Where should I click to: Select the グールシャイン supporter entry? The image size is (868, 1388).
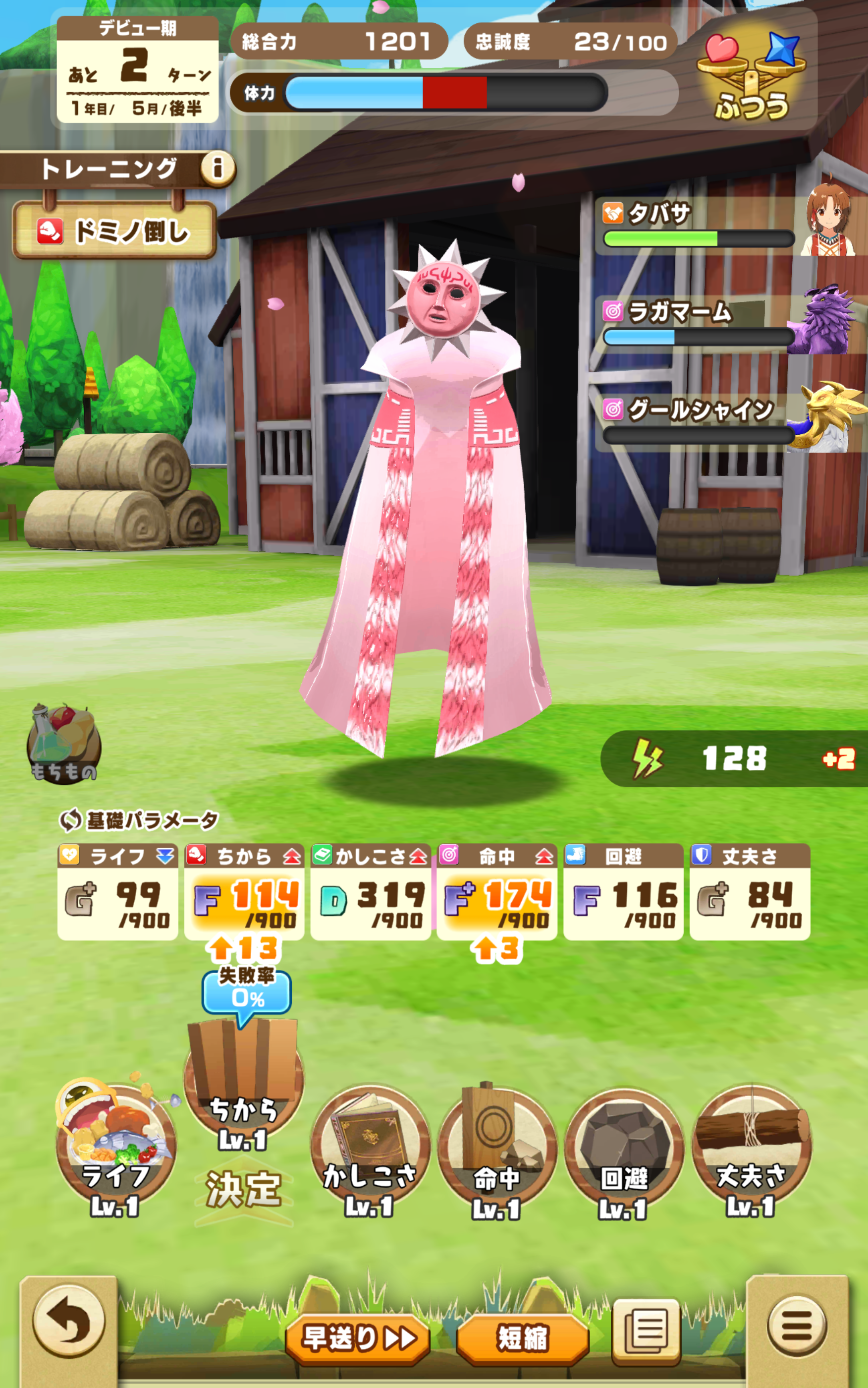tap(729, 422)
